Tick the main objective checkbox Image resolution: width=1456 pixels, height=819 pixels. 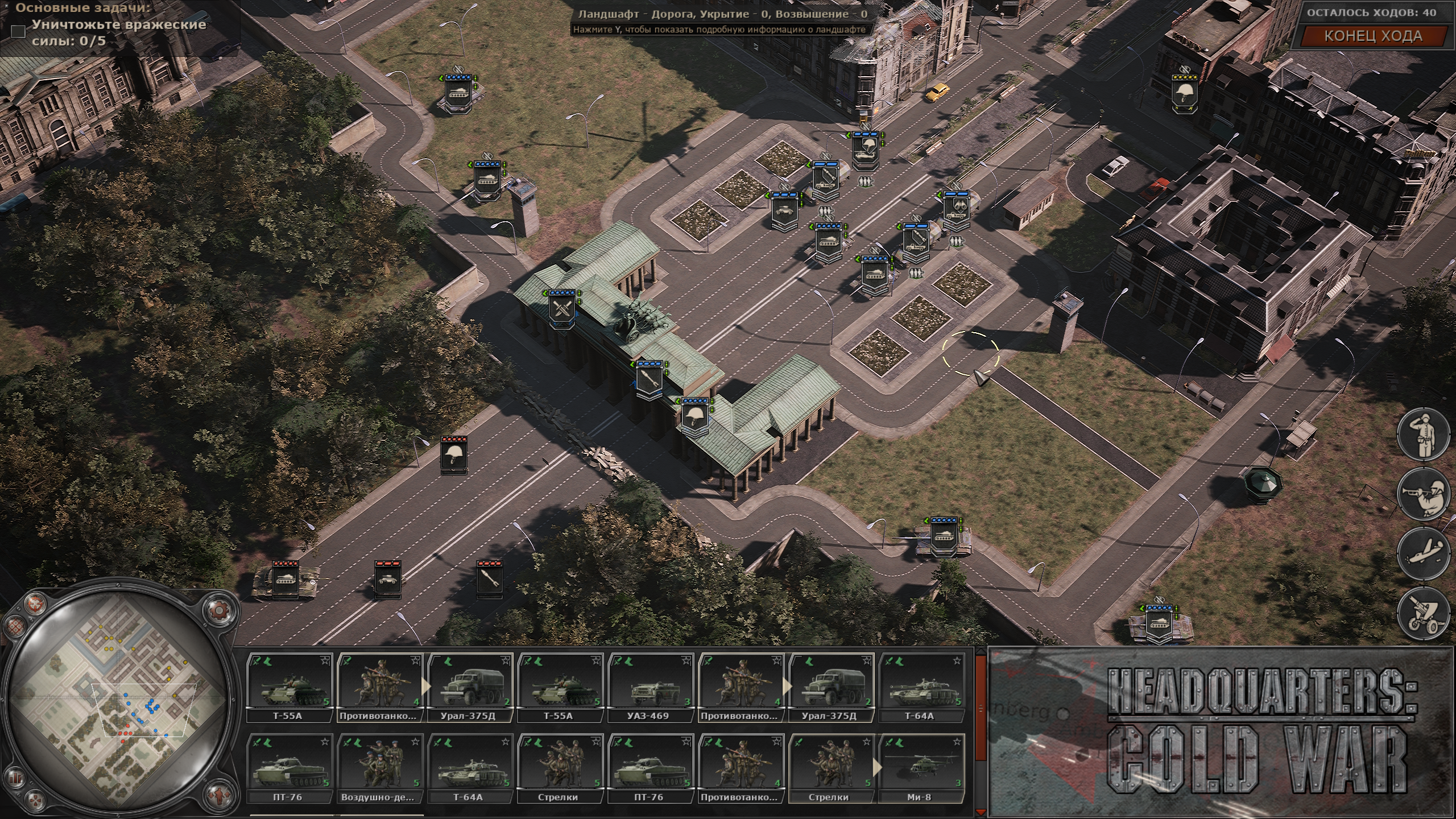(x=19, y=32)
